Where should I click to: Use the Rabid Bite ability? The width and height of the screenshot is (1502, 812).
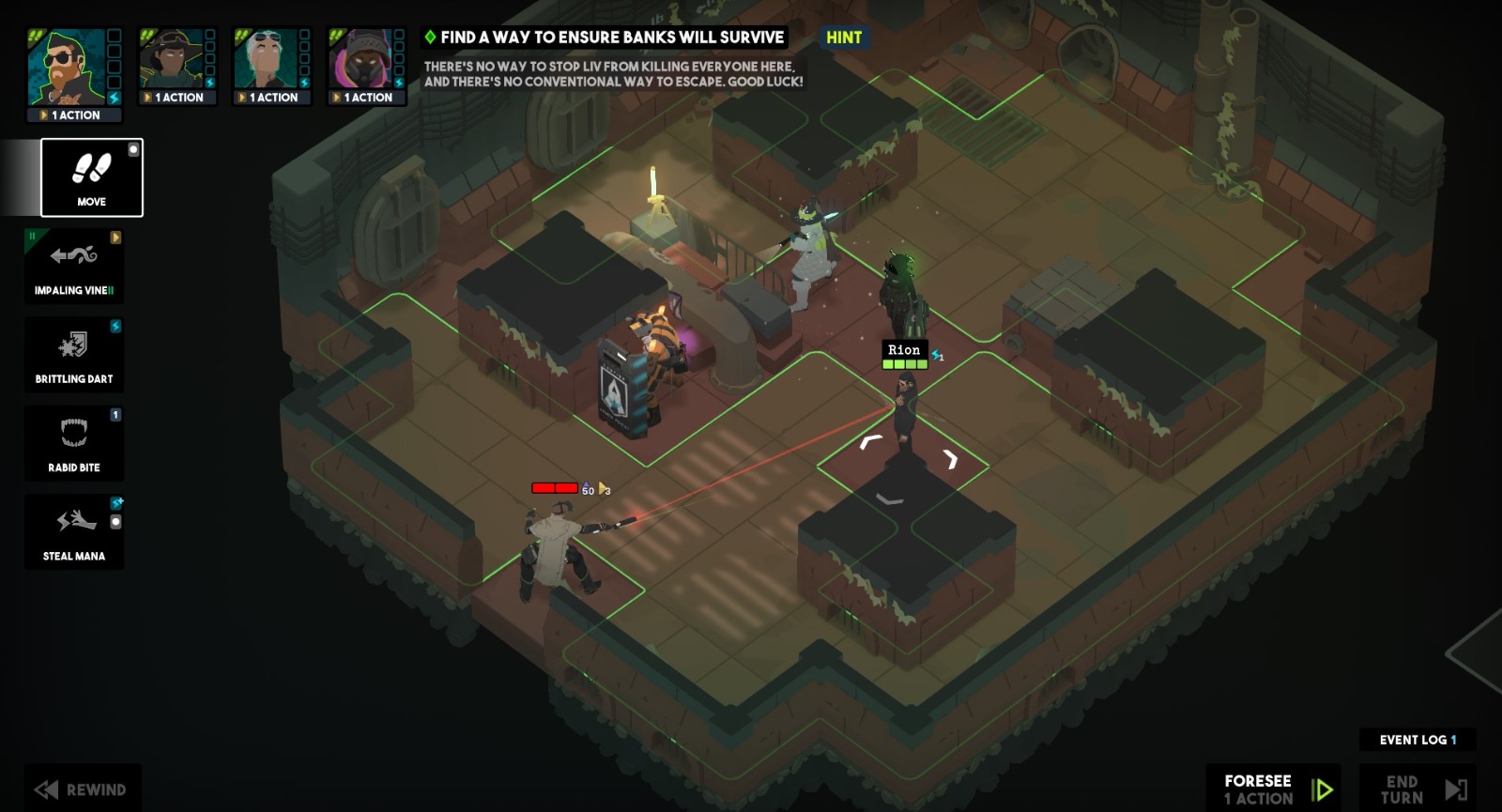[x=74, y=441]
